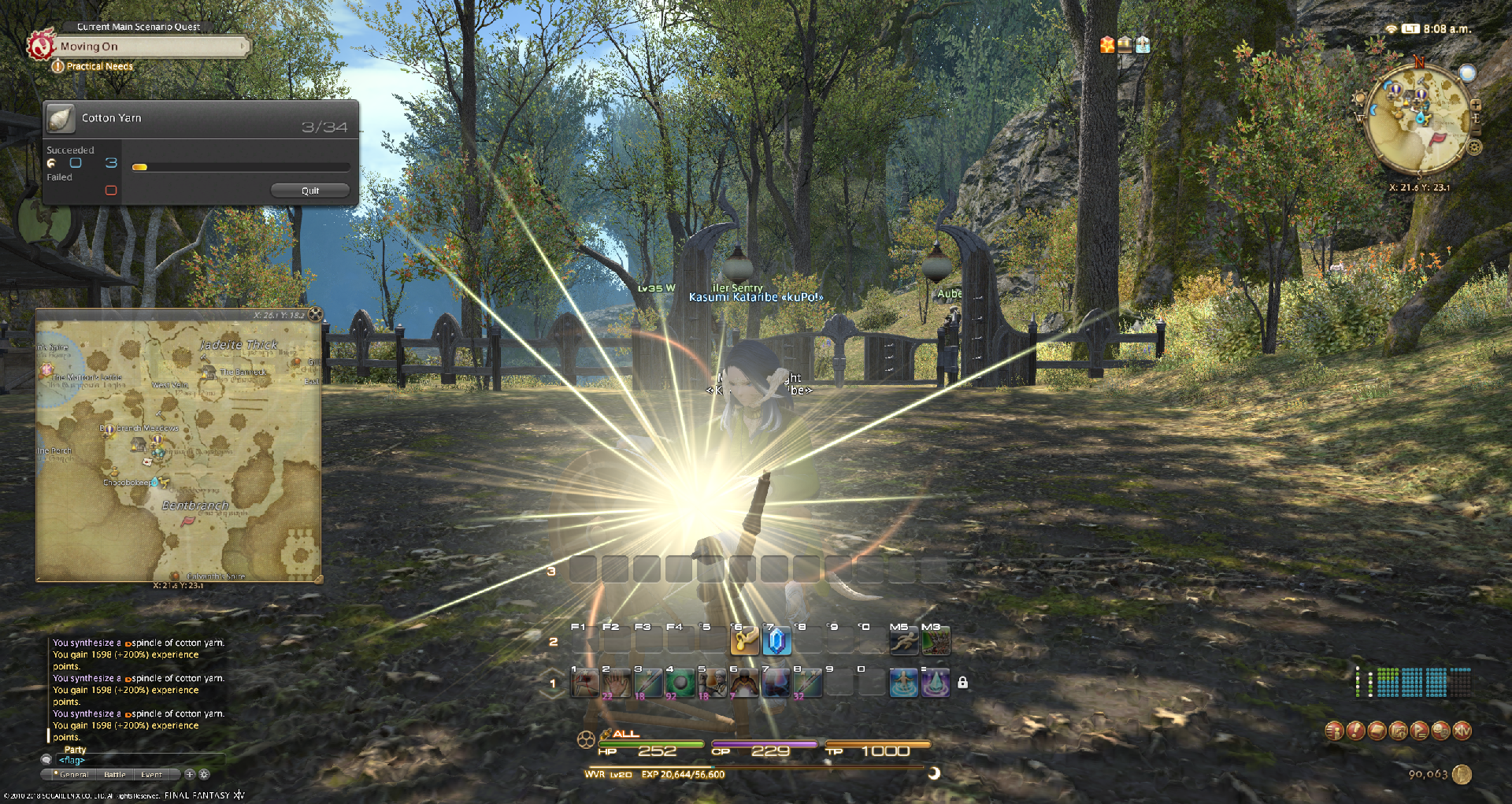Toggle the hotbar lock padlock
This screenshot has height=804, width=1512.
coord(962,683)
